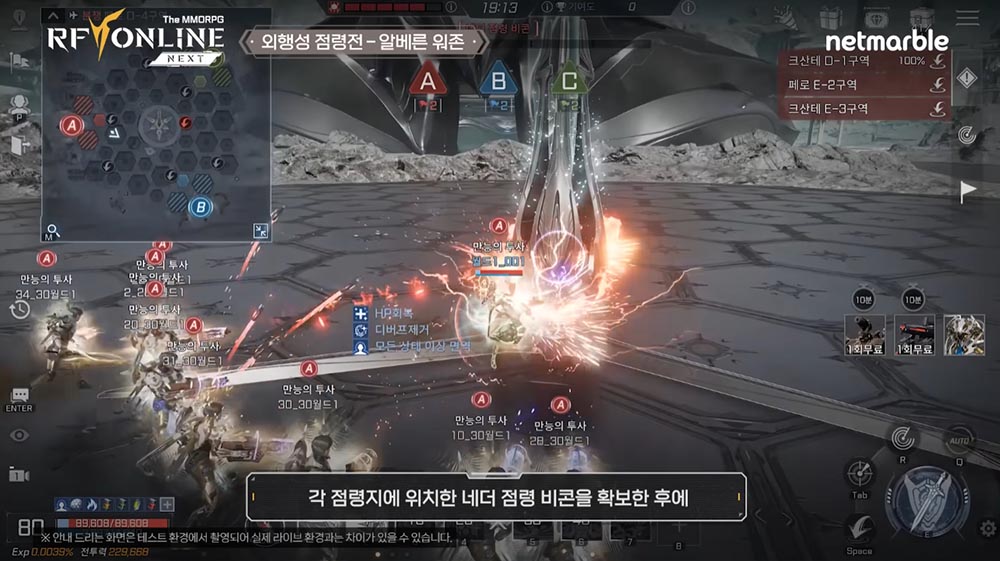
Task: Use the winged dash skill button
Action: click(857, 526)
